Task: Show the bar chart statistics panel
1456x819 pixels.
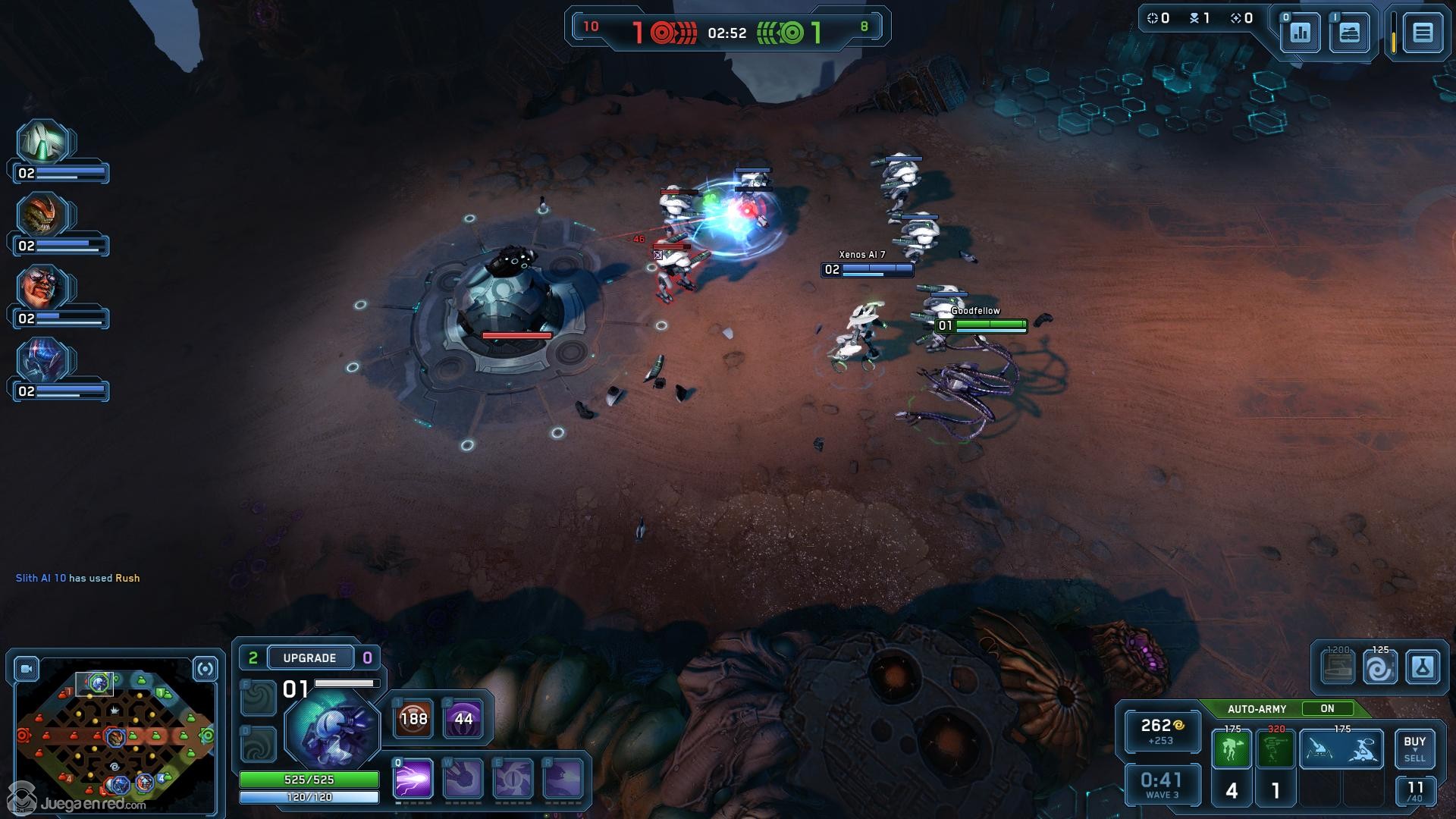Action: tap(1301, 33)
